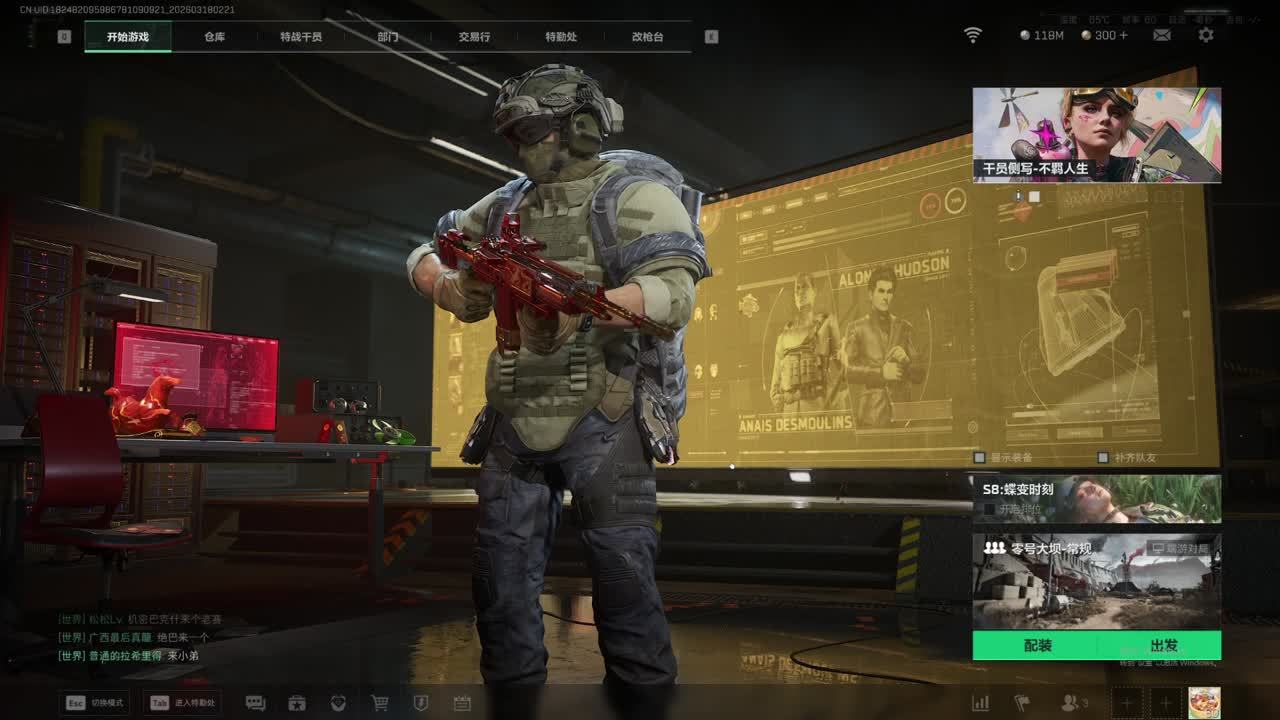Open the chat bubbles icon
Image resolution: width=1280 pixels, height=720 pixels.
click(255, 703)
